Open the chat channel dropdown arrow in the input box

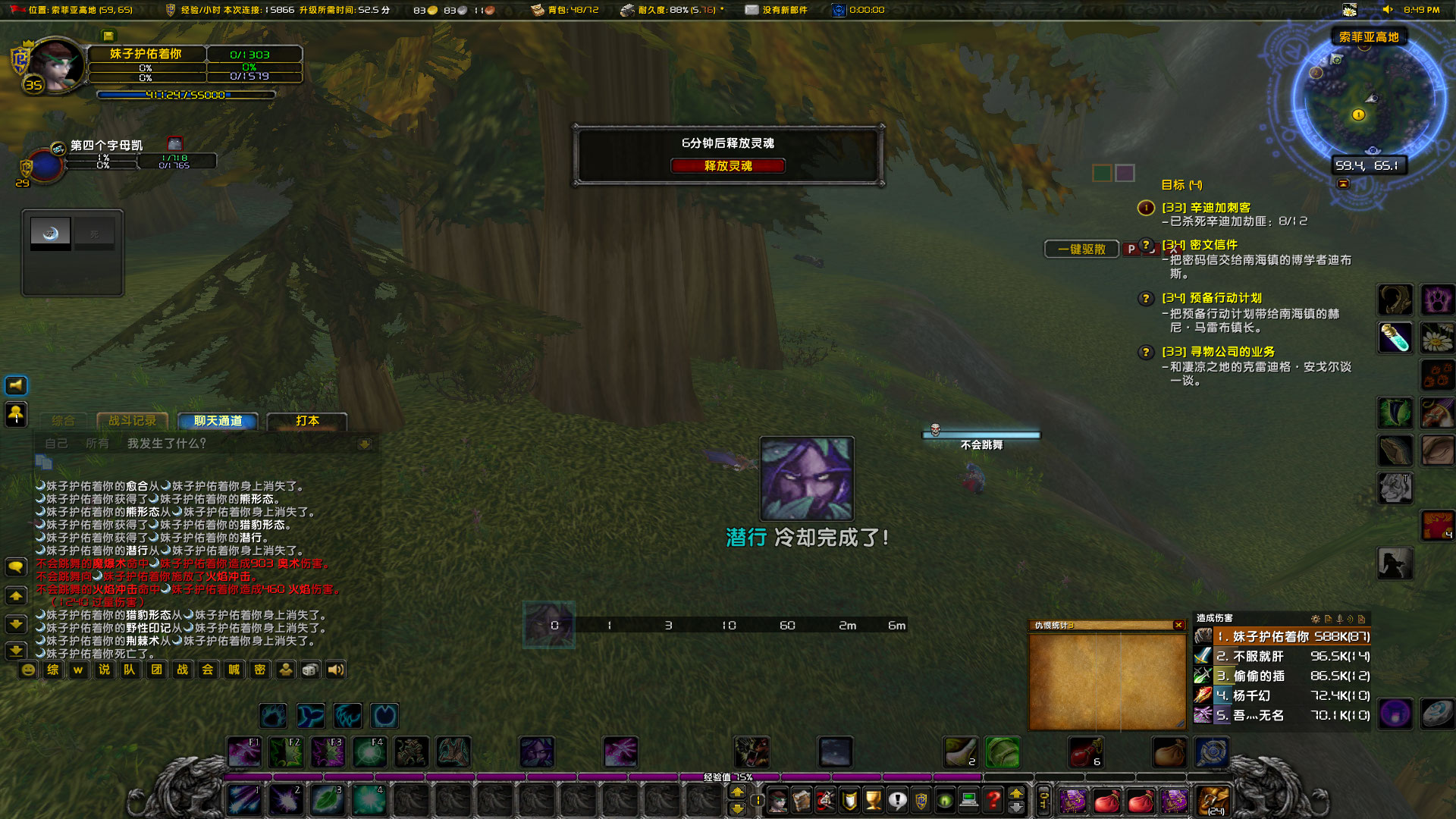point(366,444)
